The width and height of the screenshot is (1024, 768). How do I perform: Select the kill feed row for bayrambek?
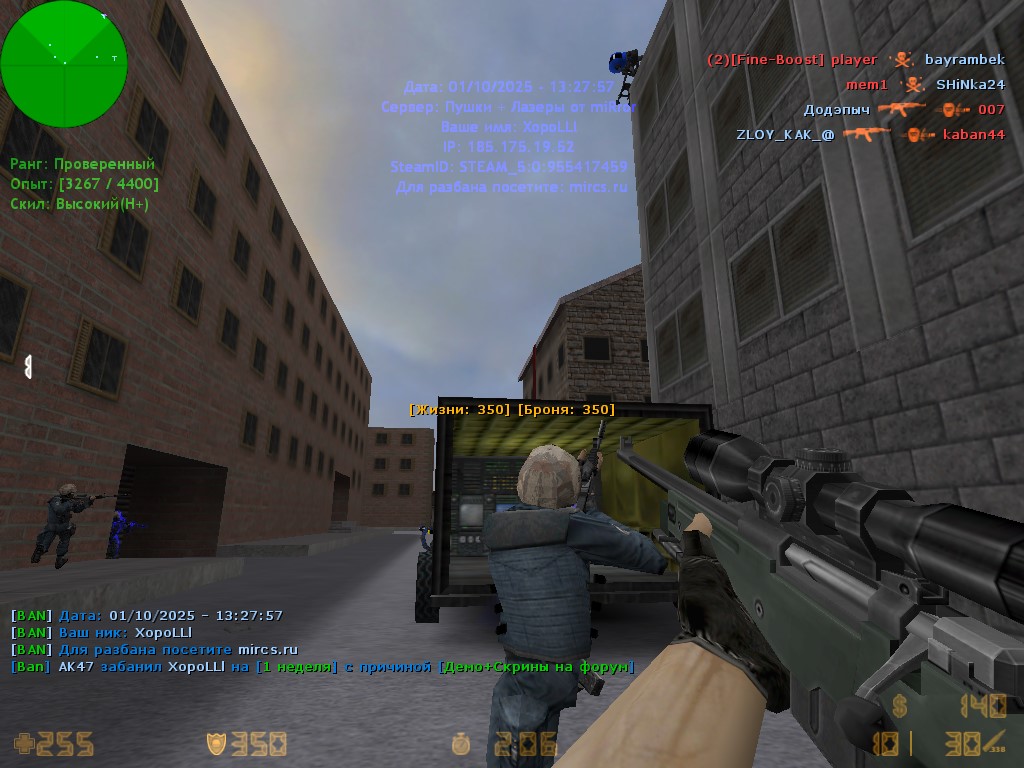click(x=855, y=60)
